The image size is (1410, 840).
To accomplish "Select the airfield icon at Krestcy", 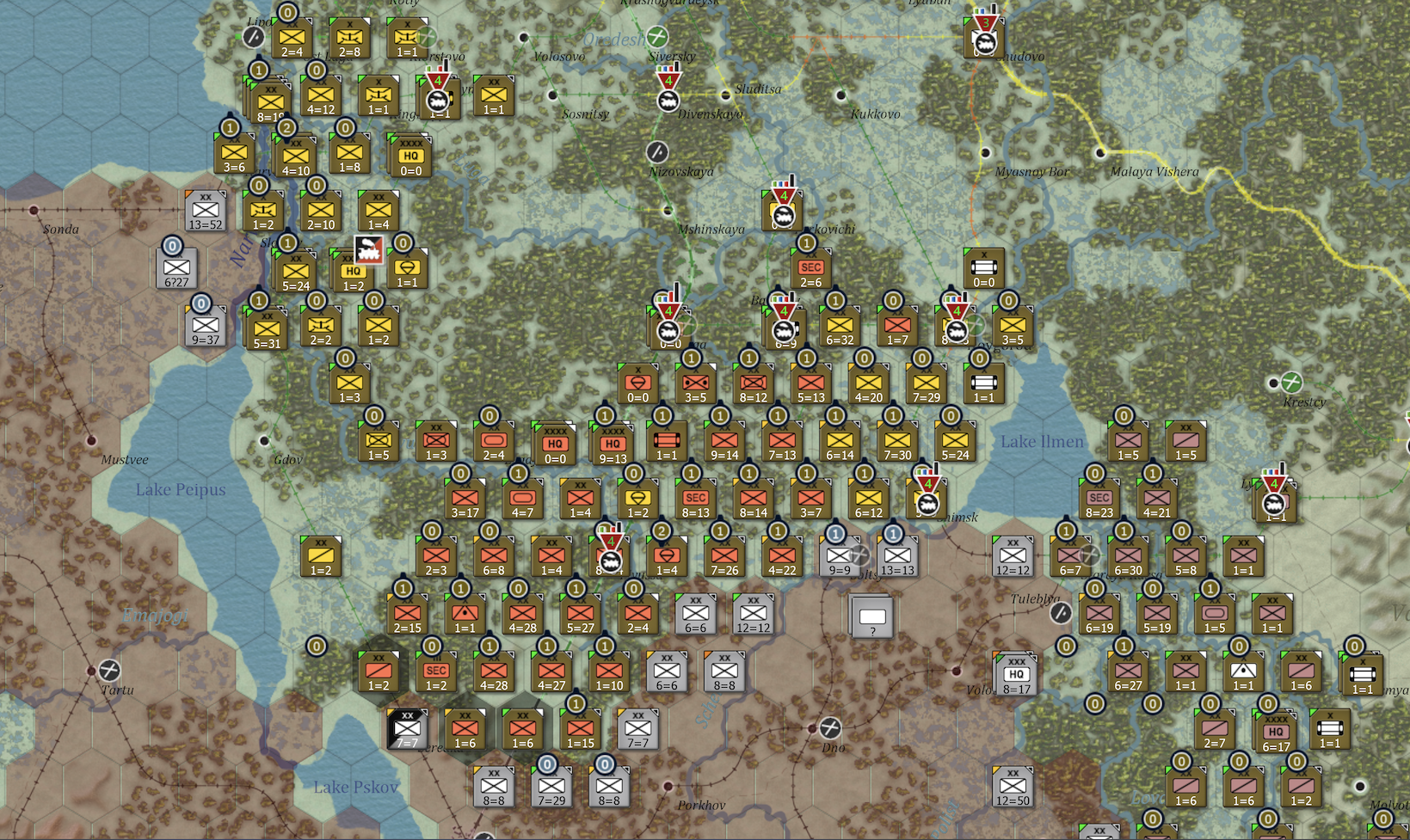I will coord(1291,383).
